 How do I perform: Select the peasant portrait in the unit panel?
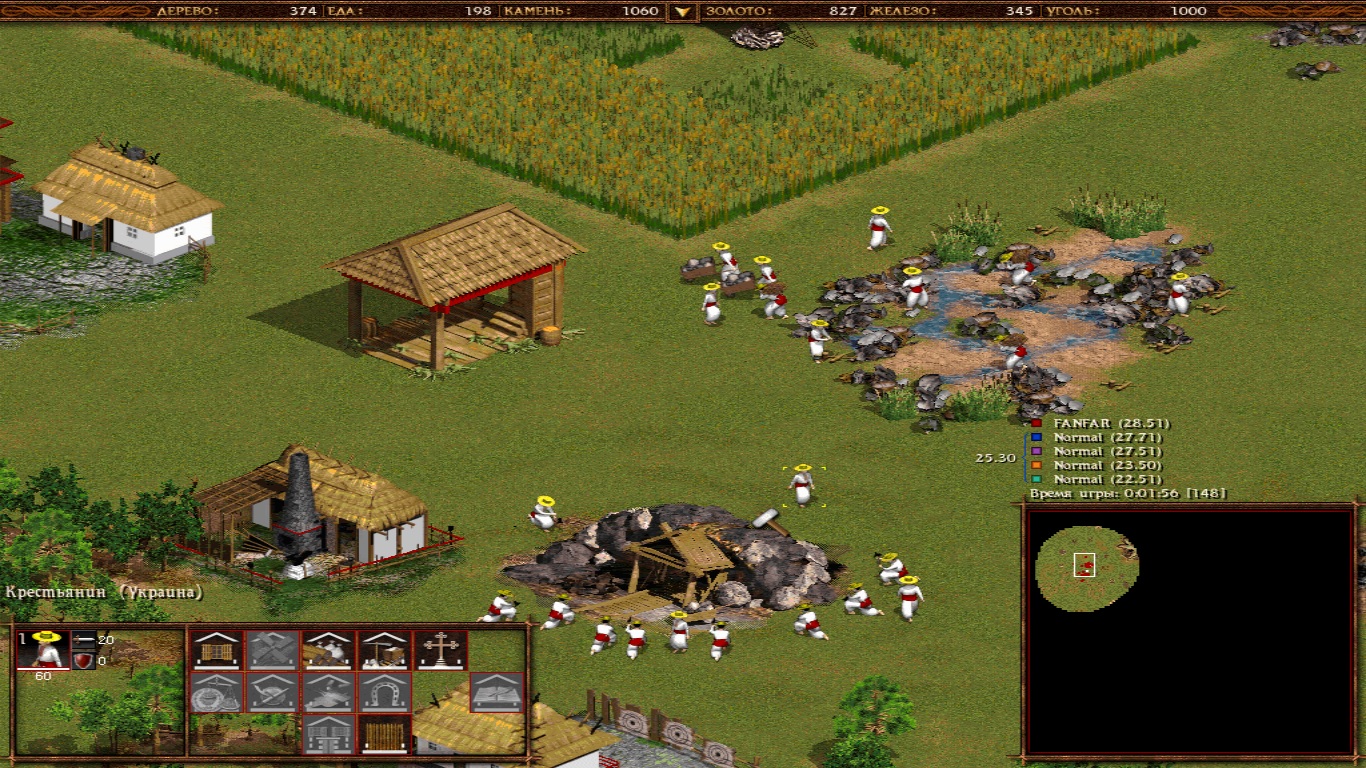click(x=44, y=650)
